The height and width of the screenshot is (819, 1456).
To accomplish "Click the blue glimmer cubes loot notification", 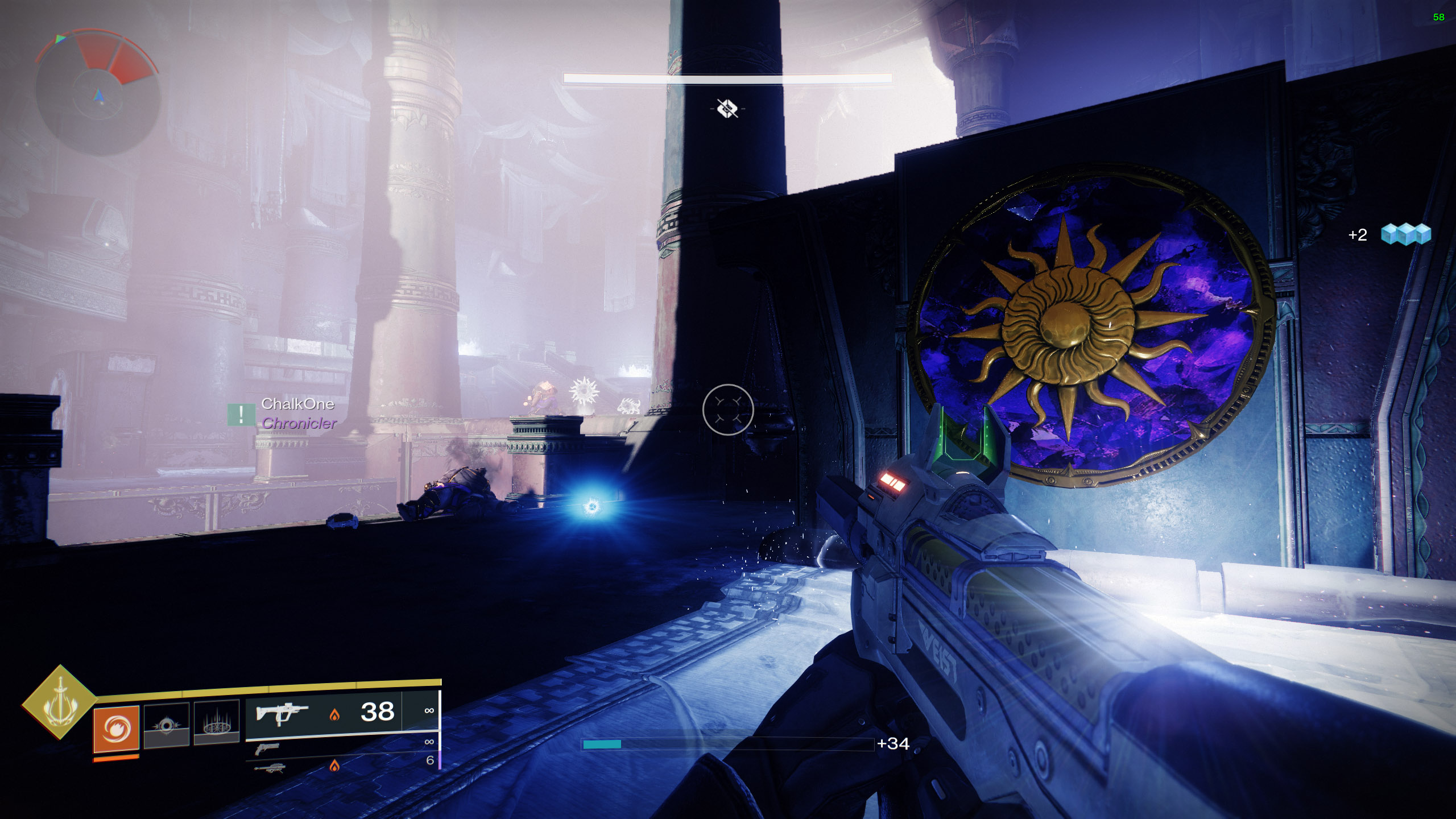I will tap(1405, 234).
